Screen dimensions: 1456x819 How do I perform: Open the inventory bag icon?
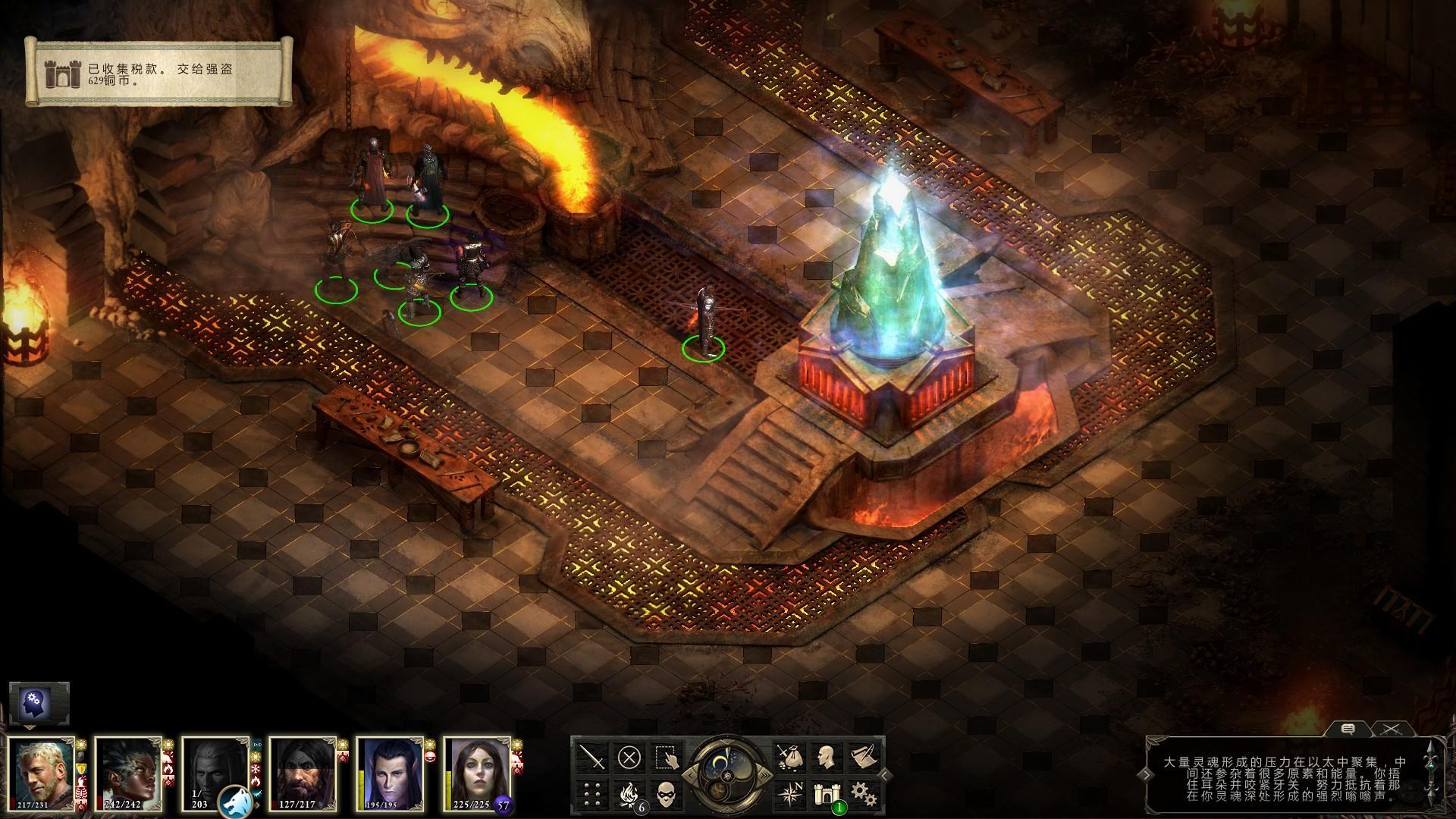(789, 757)
